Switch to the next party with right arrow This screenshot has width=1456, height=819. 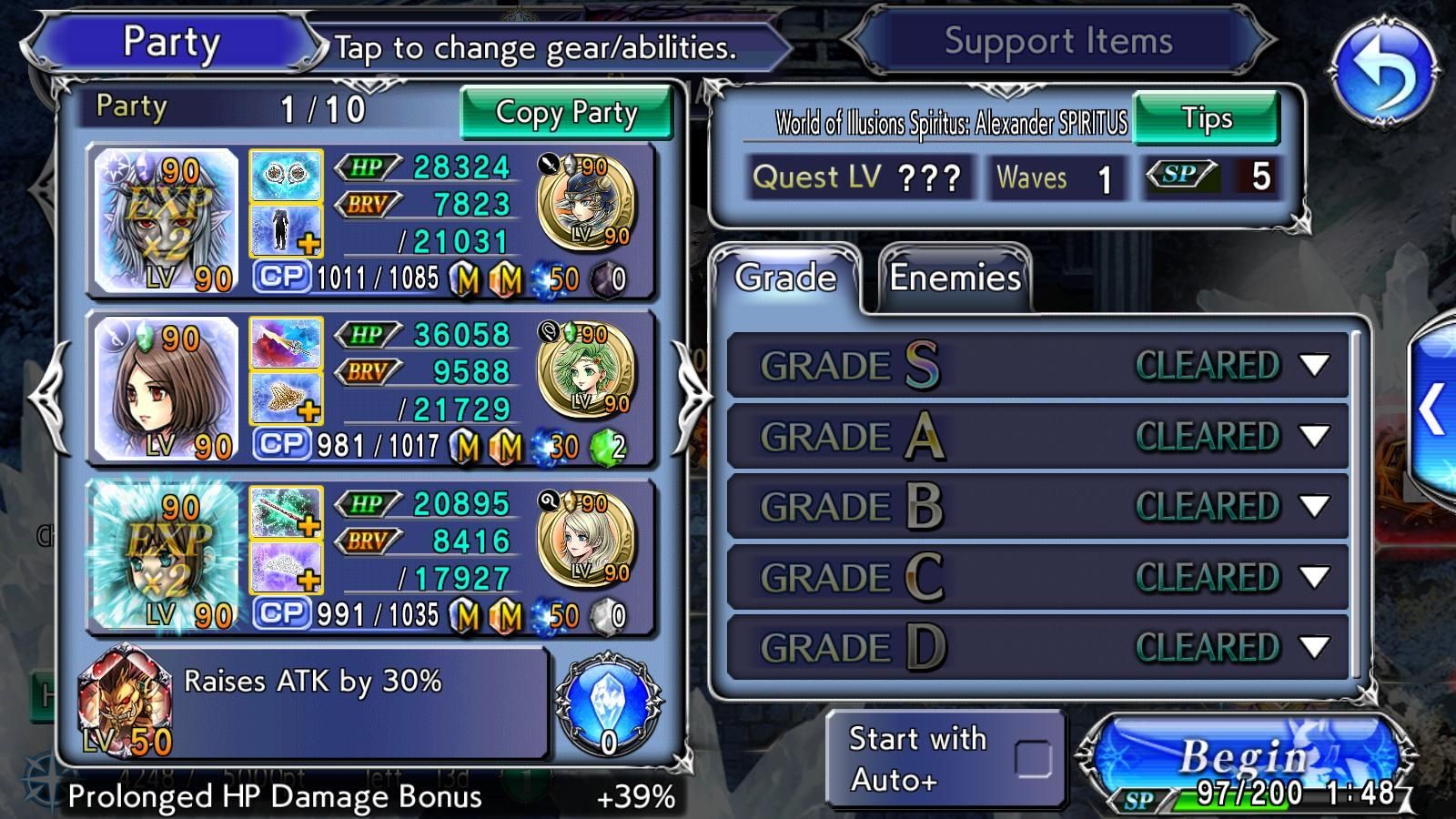pyautogui.click(x=690, y=397)
